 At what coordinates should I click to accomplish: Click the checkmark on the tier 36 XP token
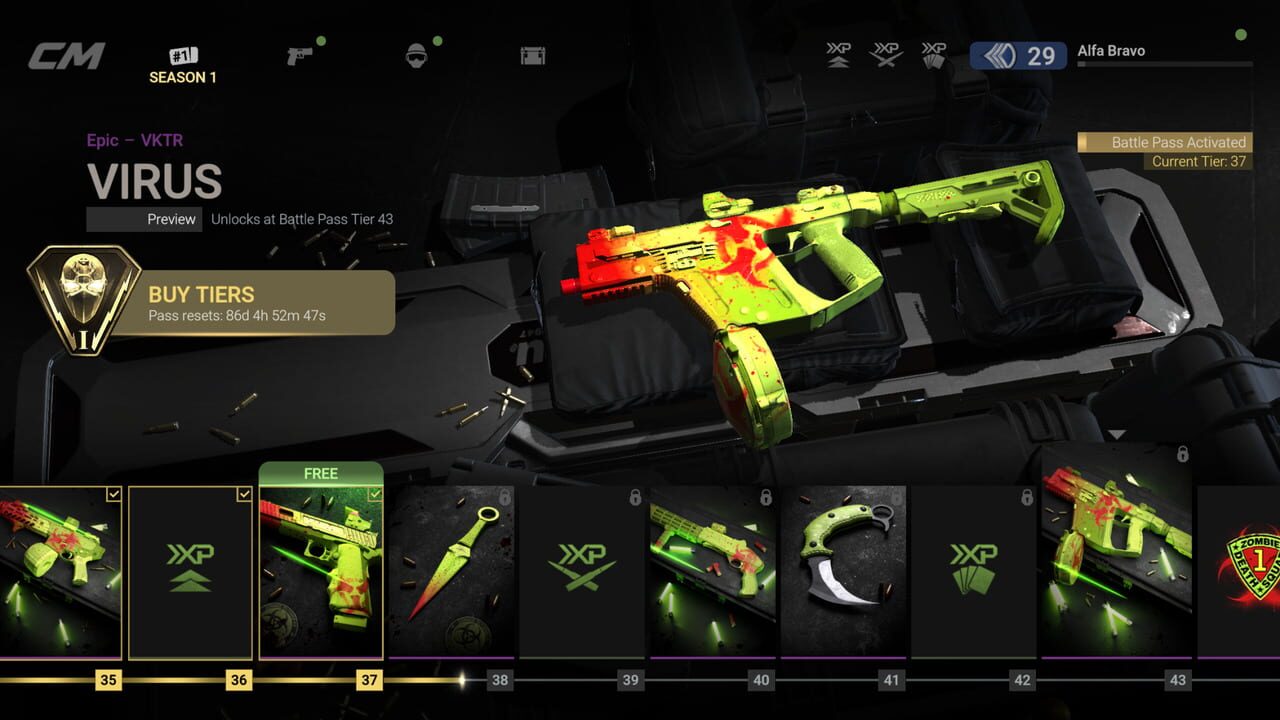246,492
